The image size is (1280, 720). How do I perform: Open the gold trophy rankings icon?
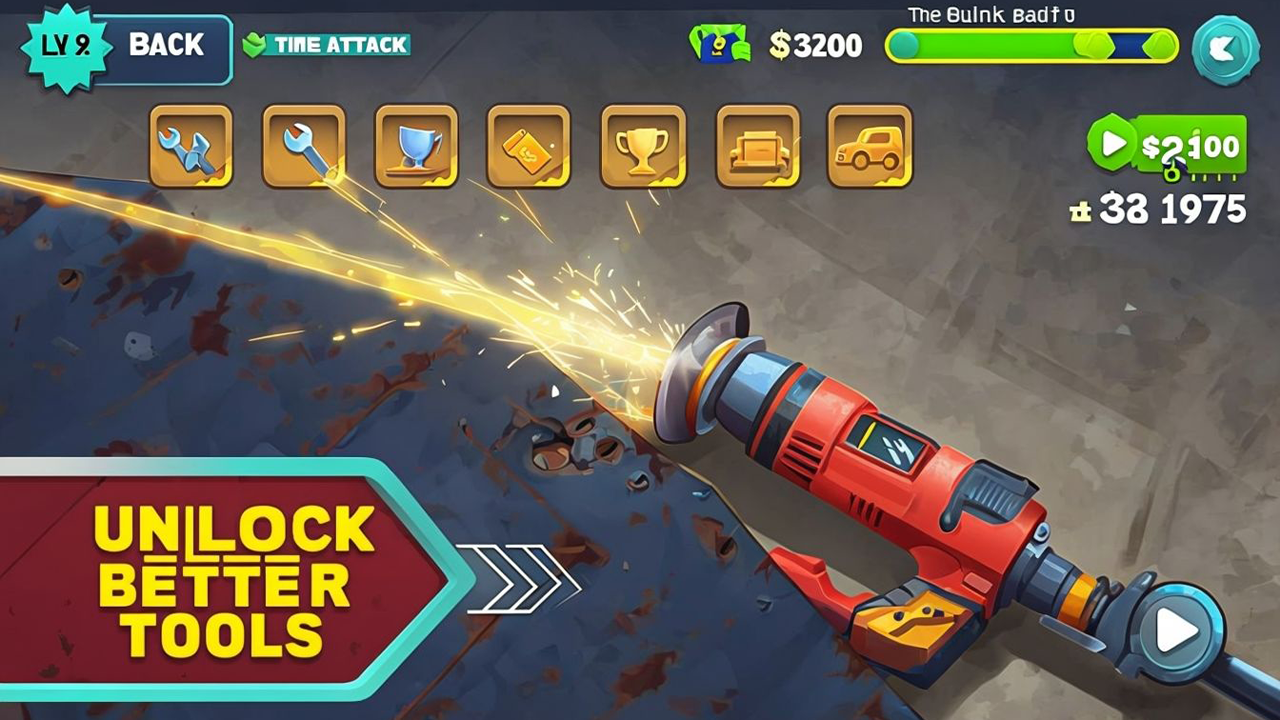click(x=644, y=147)
